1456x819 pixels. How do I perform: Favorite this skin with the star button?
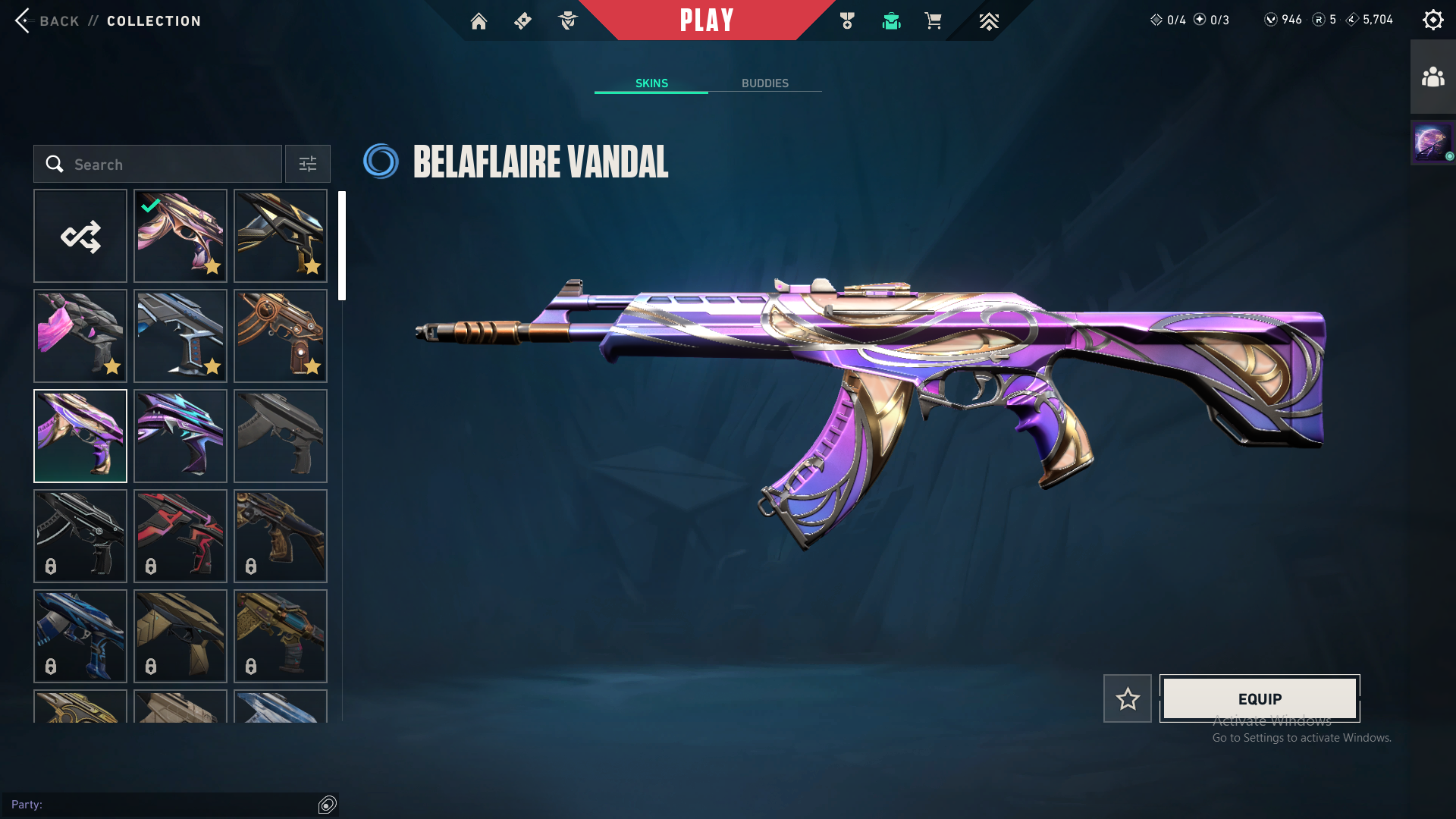(x=1128, y=698)
